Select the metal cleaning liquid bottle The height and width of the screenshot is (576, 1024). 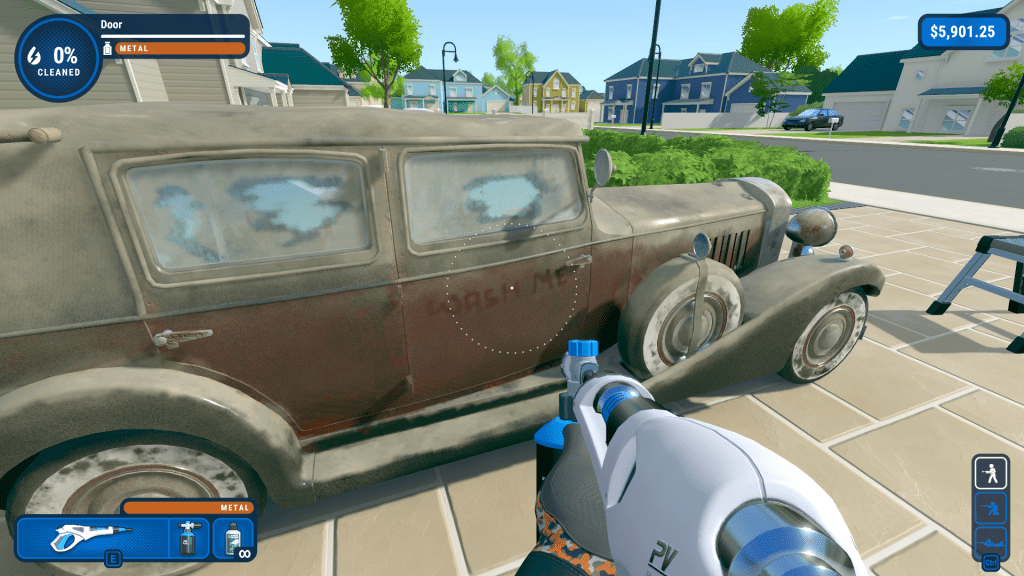[234, 538]
